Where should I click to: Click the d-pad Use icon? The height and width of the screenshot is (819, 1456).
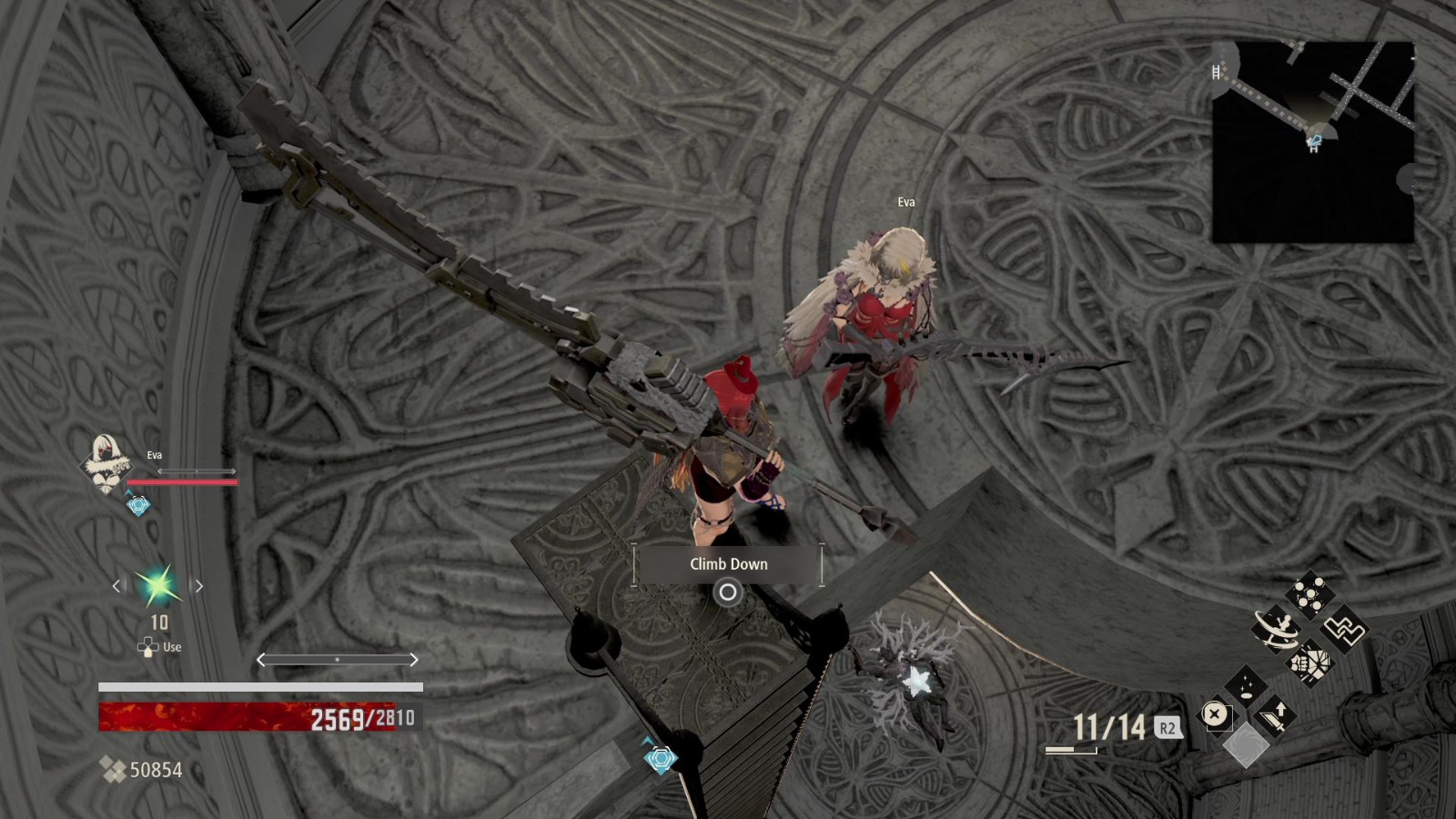(147, 648)
